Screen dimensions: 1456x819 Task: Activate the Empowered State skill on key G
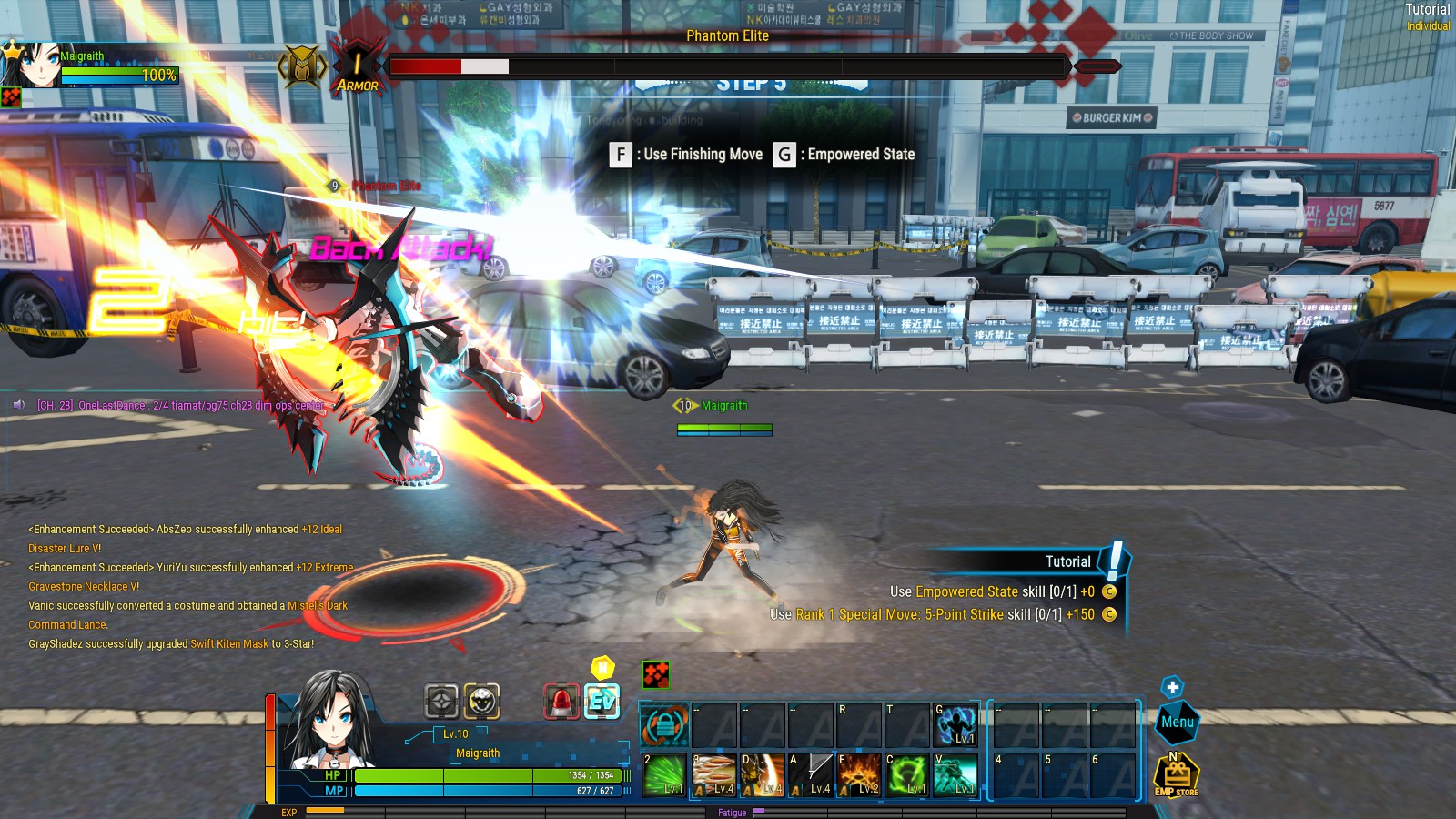click(x=955, y=725)
